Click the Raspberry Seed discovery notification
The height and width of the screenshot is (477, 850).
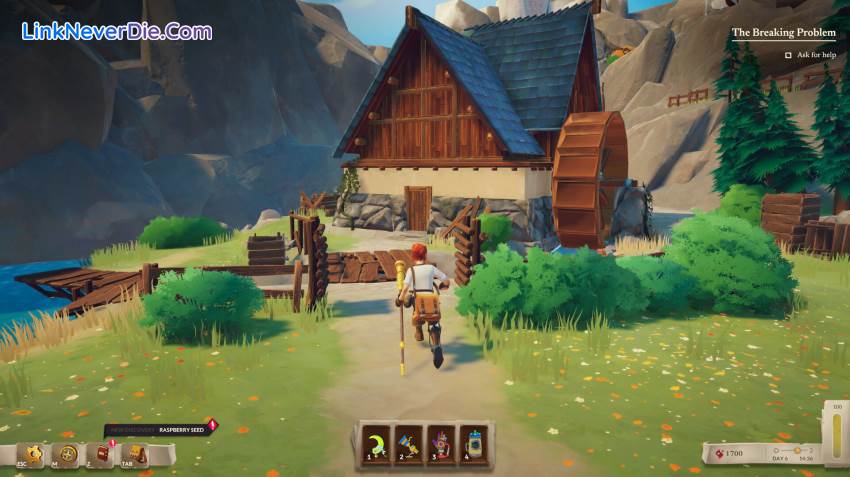click(158, 430)
